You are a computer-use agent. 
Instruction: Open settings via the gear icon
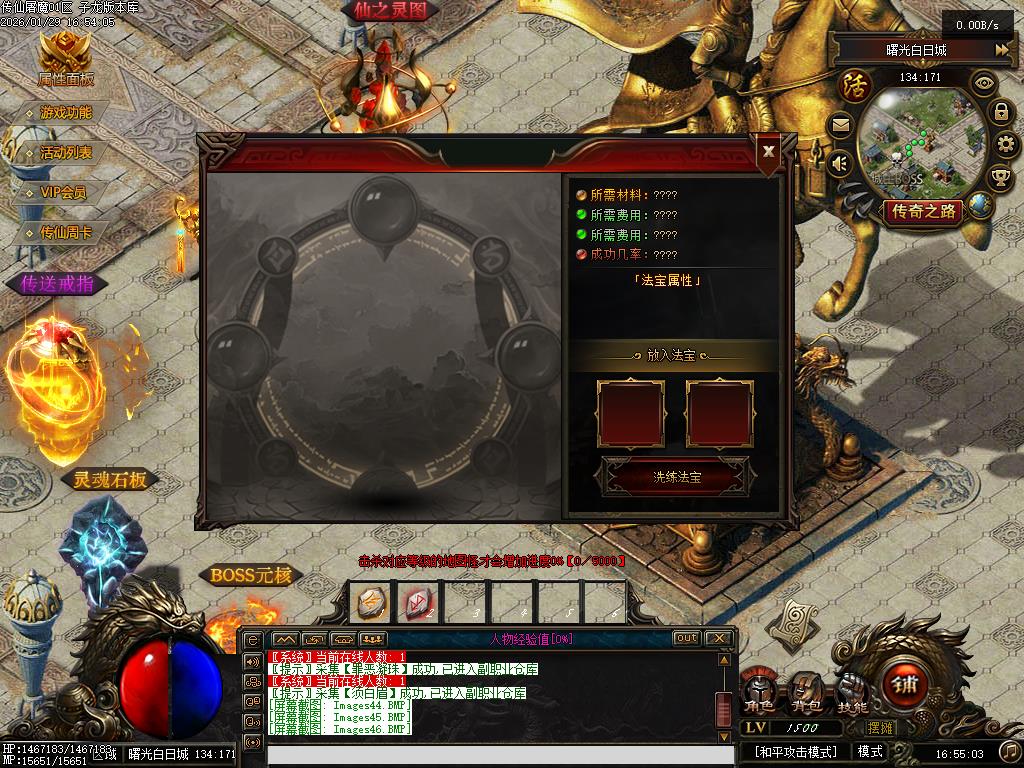point(1005,145)
